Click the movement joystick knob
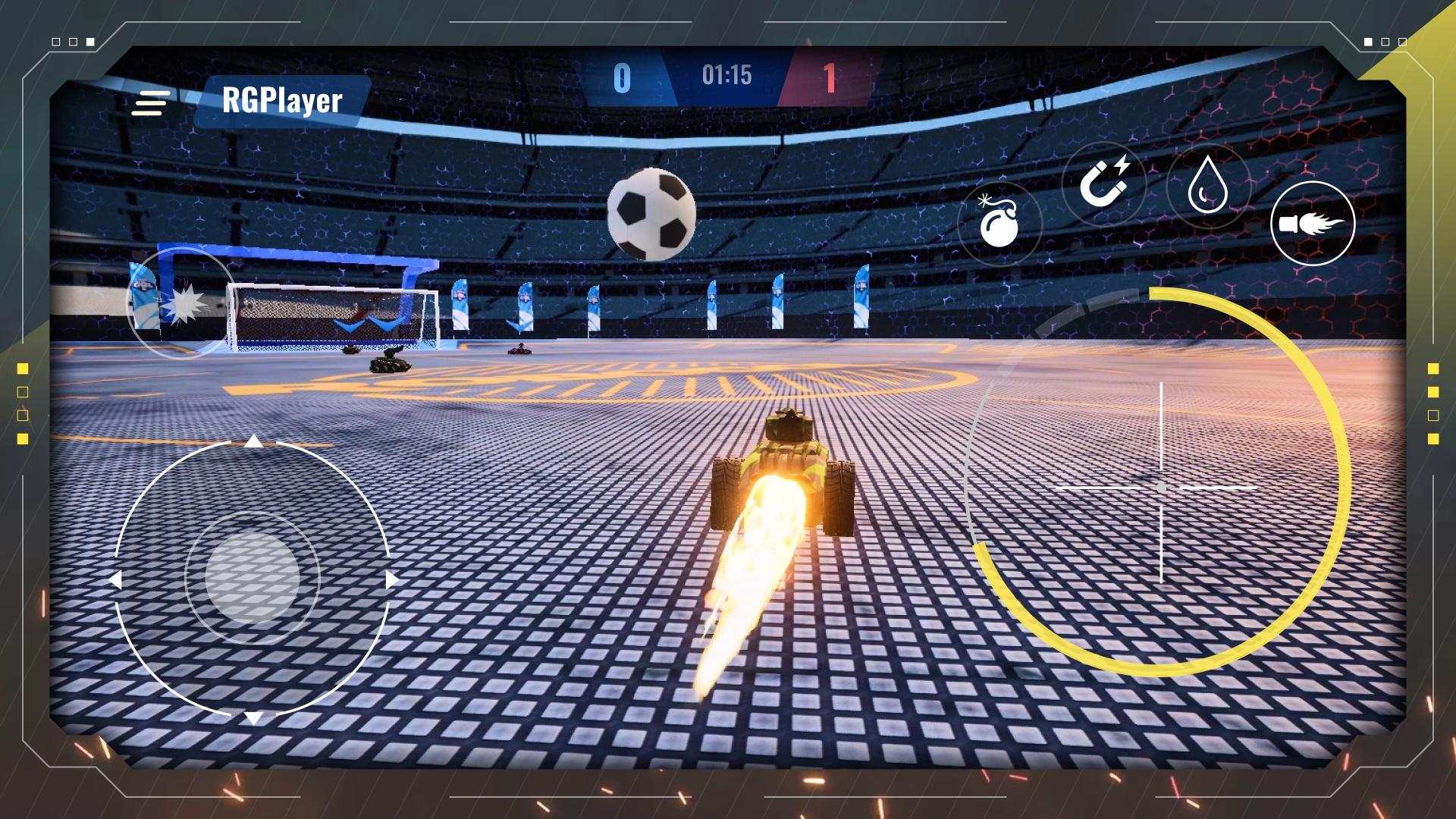Viewport: 1456px width, 819px height. point(252,578)
